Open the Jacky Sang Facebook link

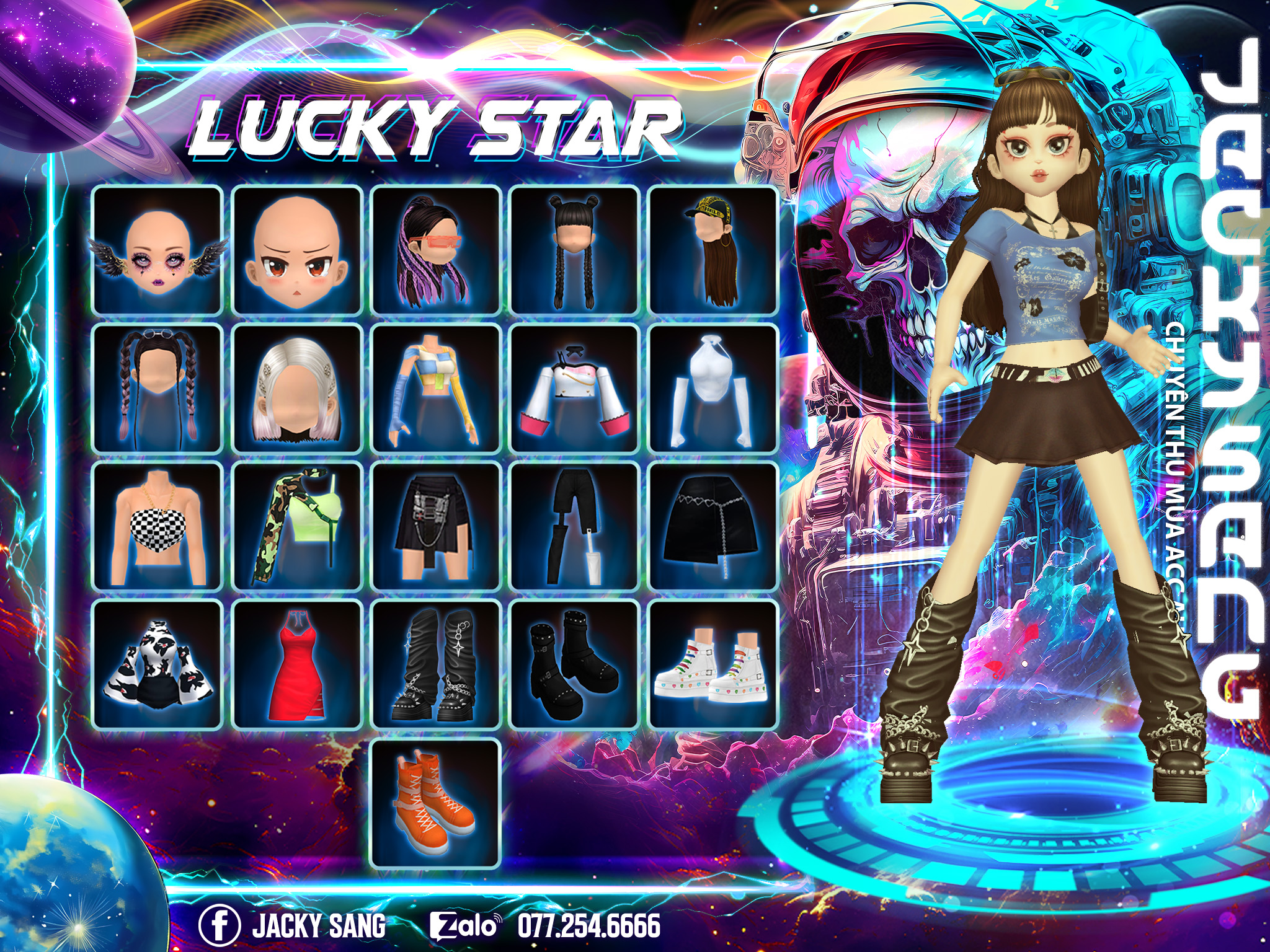pyautogui.click(x=293, y=925)
